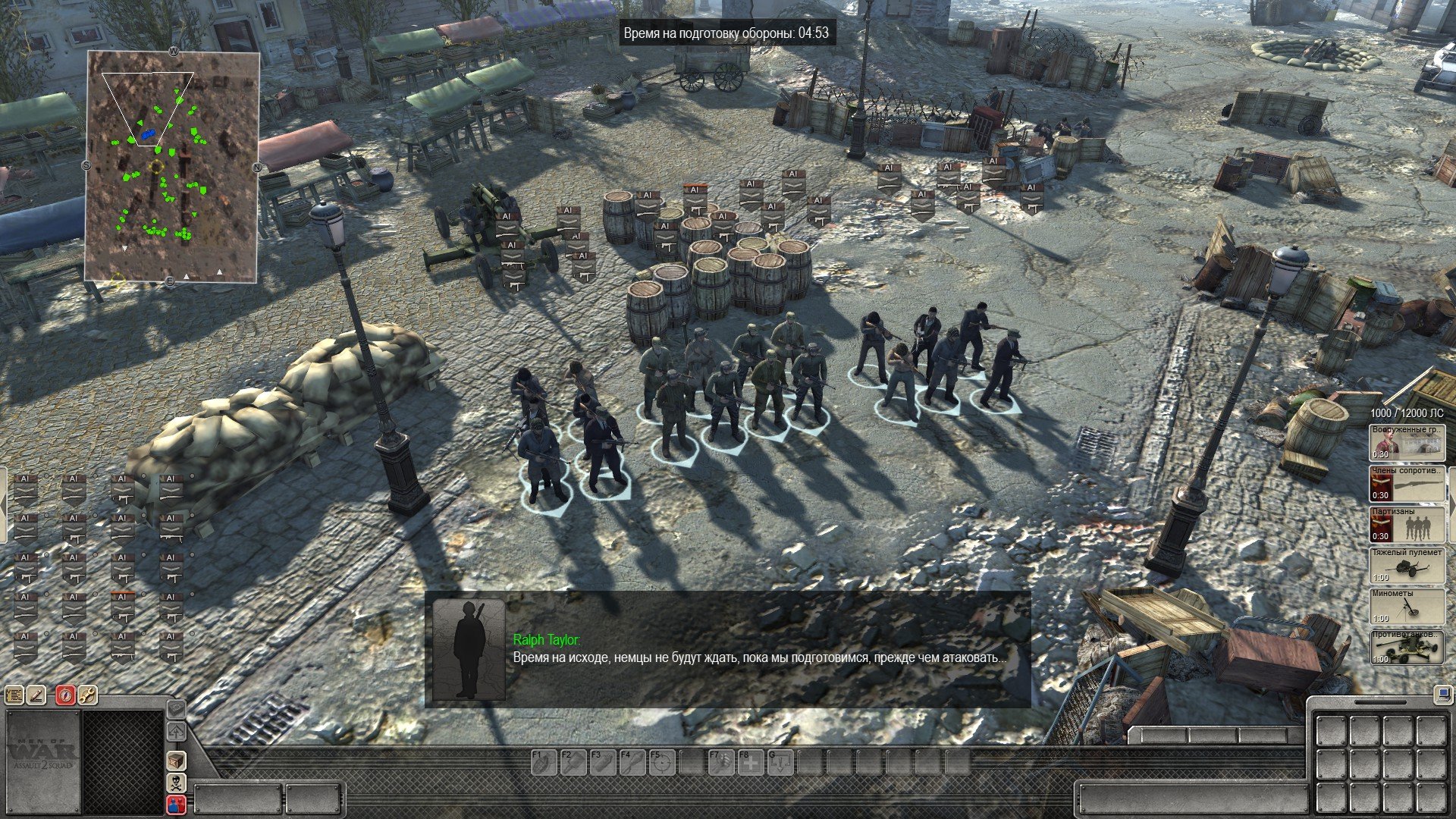
Task: Select the F8 medical cross command
Action: pos(751,762)
